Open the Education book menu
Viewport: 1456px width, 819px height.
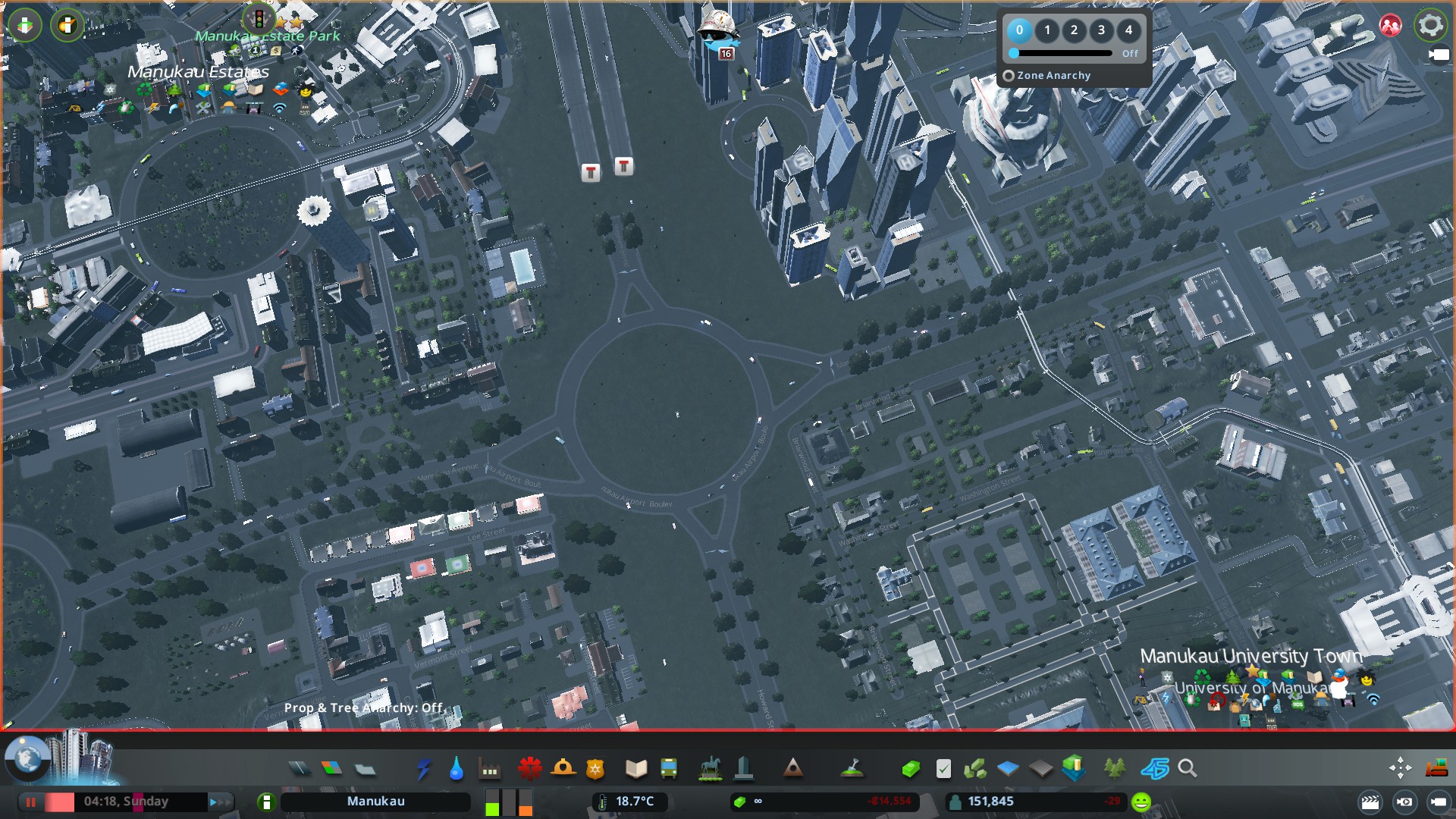pyautogui.click(x=635, y=769)
